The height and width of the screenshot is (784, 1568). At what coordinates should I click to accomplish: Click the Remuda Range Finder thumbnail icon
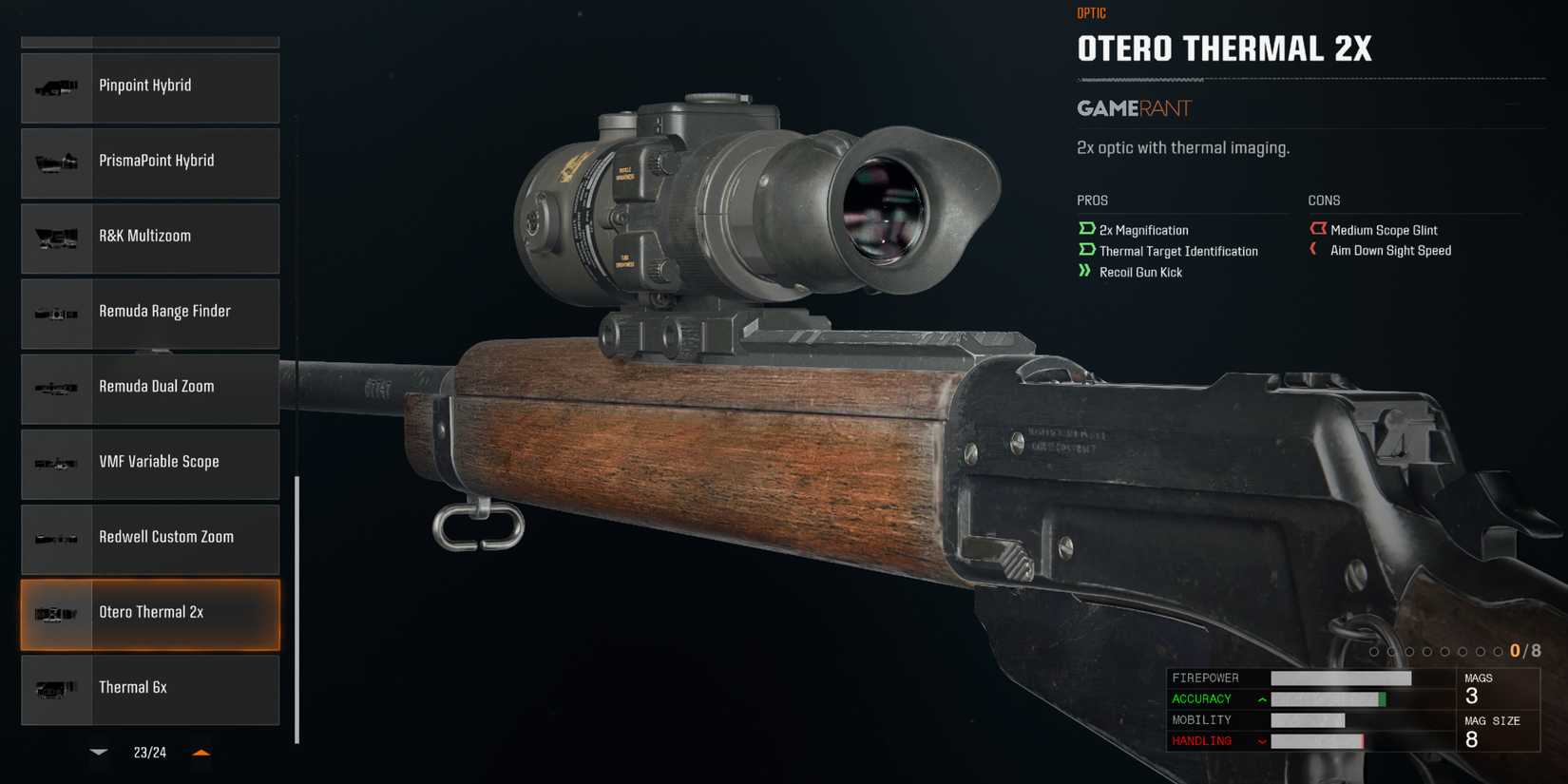pyautogui.click(x=56, y=314)
